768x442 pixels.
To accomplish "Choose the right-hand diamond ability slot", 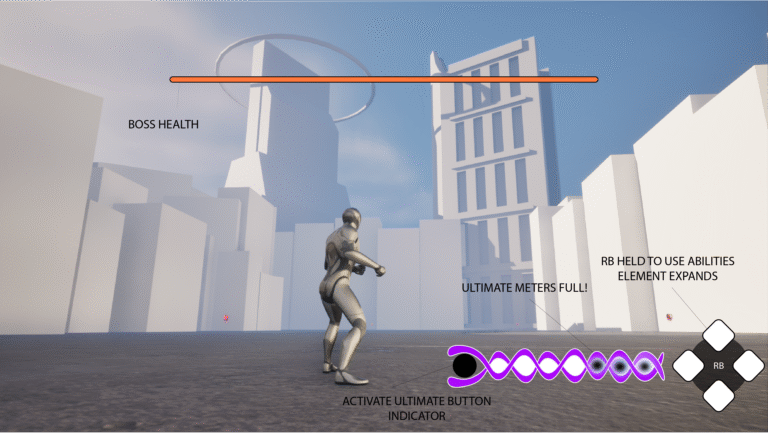I will 748,366.
